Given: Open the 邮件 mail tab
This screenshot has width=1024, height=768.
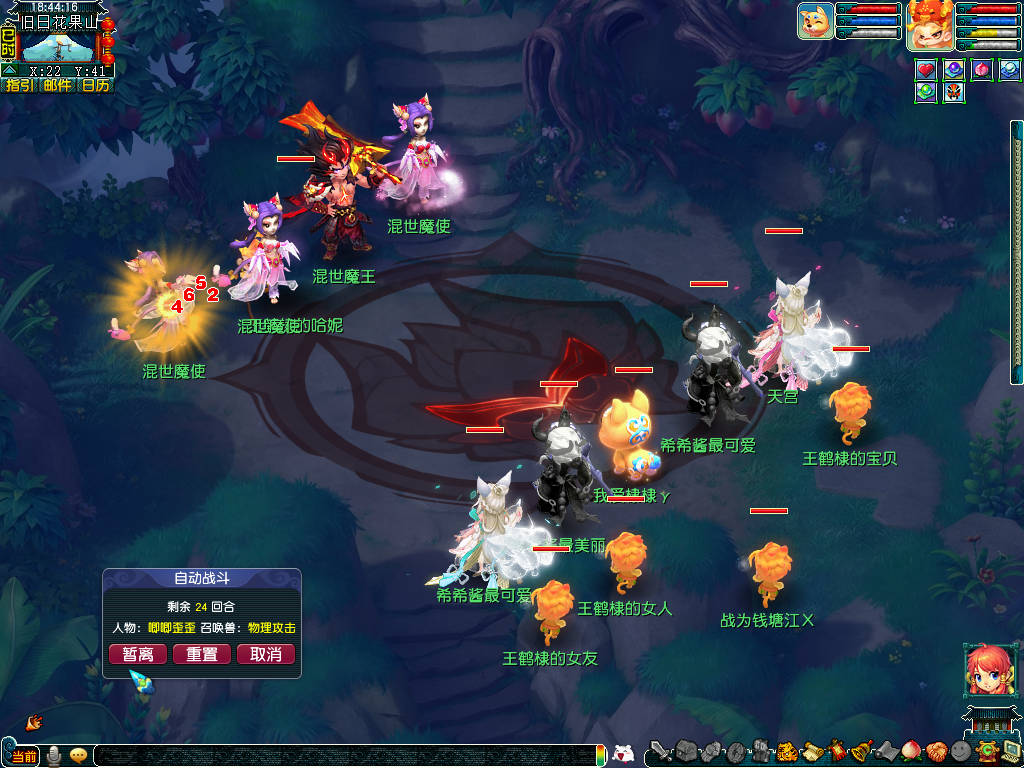Looking at the screenshot, I should 57,85.
